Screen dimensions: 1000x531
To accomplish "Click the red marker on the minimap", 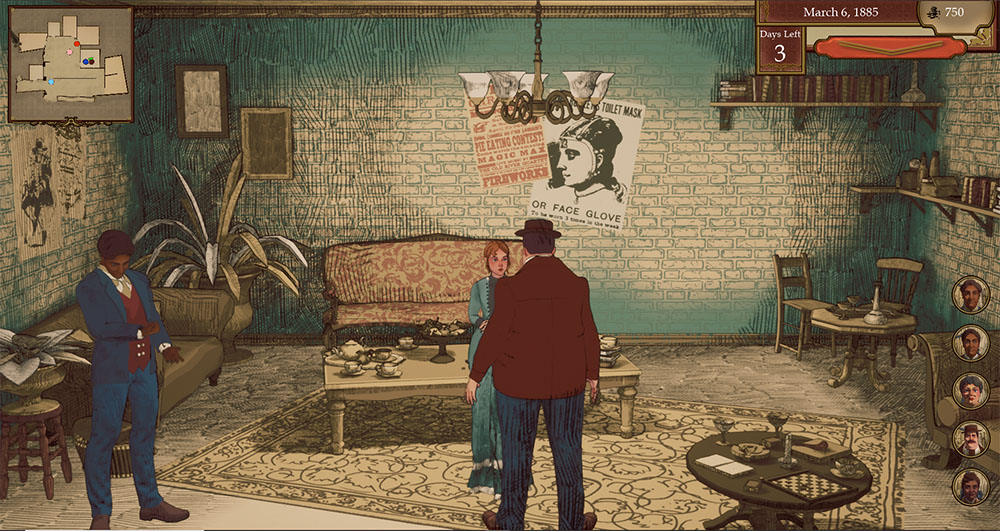I will pos(77,44).
